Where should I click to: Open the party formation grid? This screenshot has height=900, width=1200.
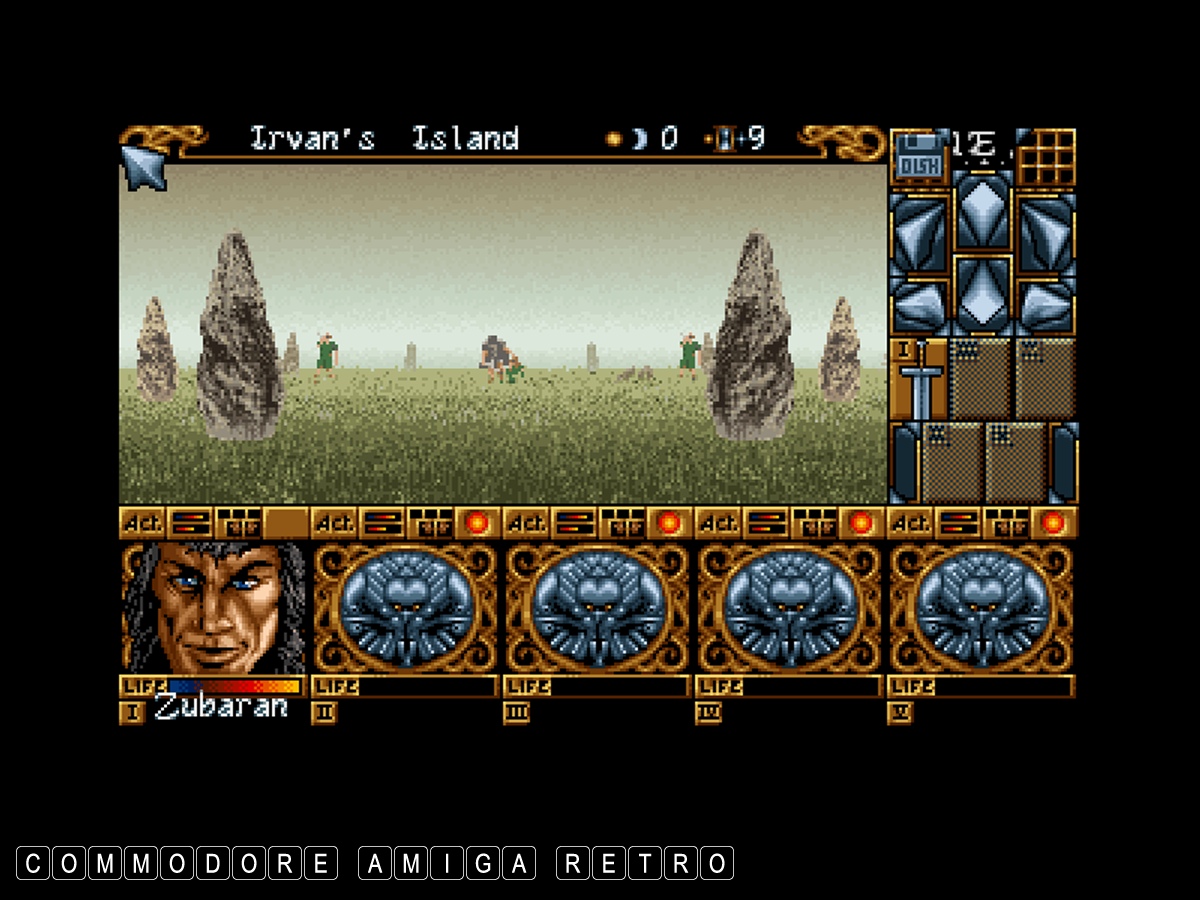[x=1047, y=157]
